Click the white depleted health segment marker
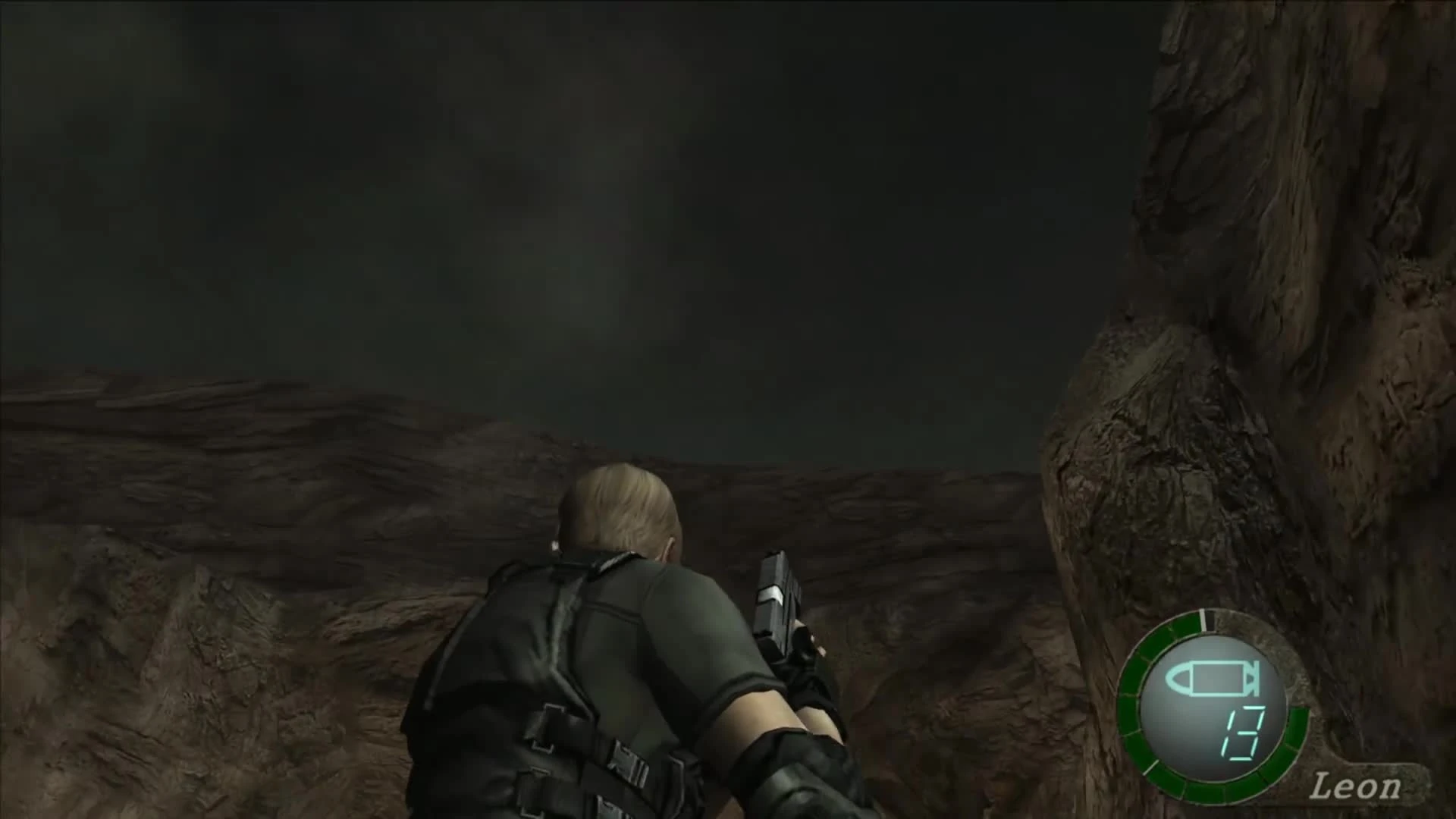1456x819 pixels. click(x=1203, y=620)
